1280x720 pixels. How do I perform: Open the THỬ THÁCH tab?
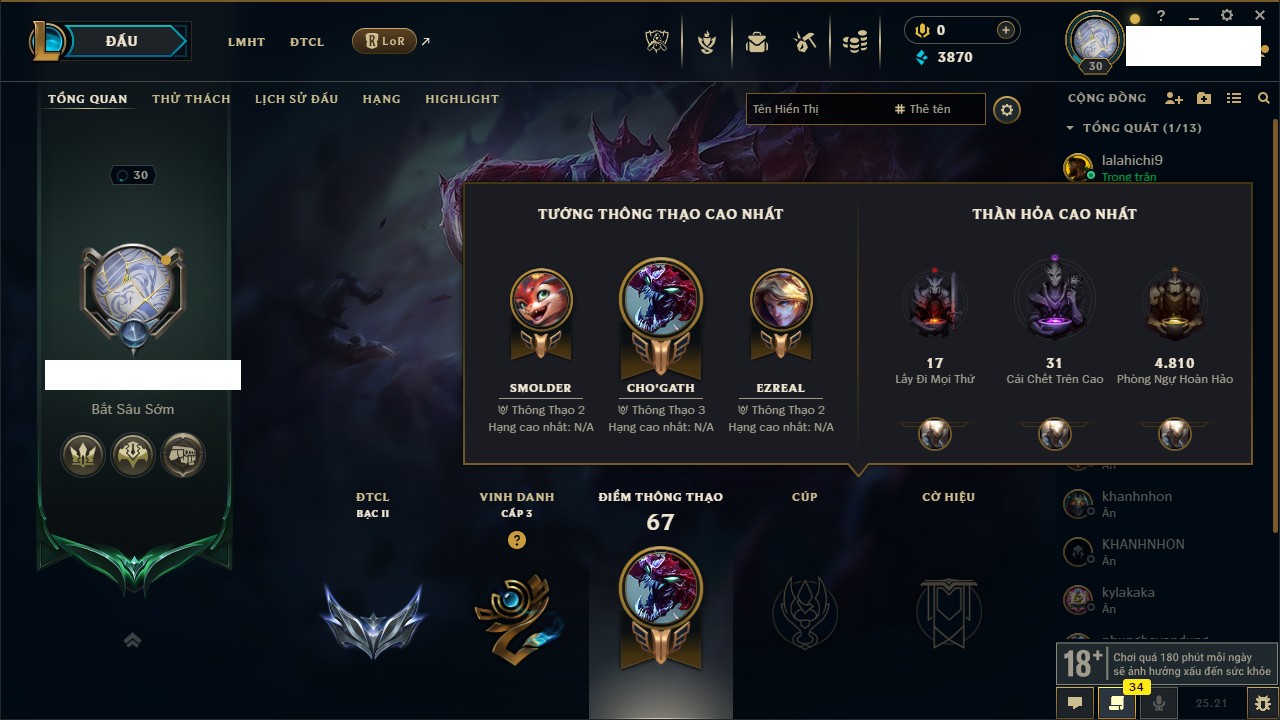click(191, 99)
